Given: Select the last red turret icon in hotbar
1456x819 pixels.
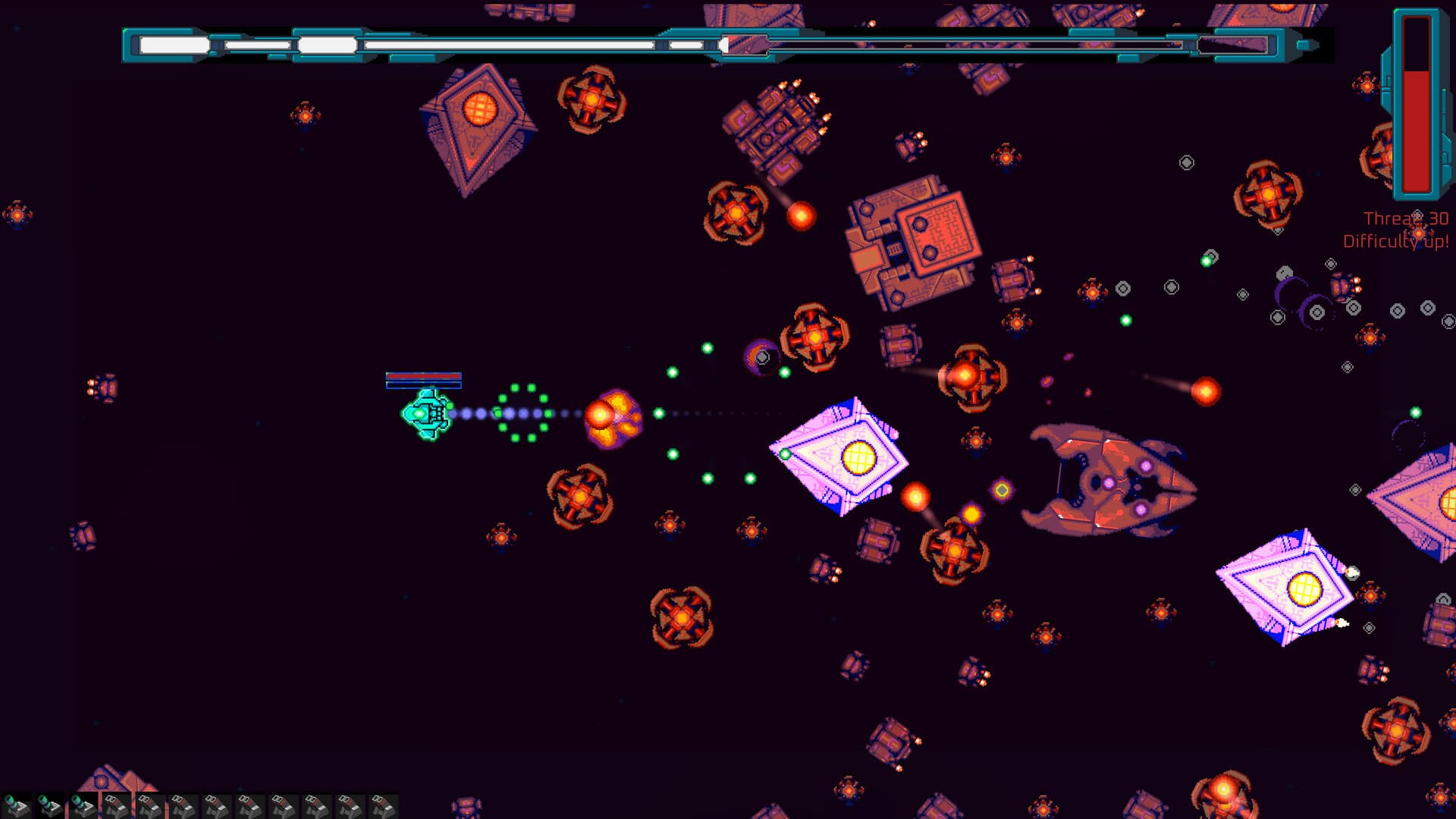Looking at the screenshot, I should pos(384,802).
